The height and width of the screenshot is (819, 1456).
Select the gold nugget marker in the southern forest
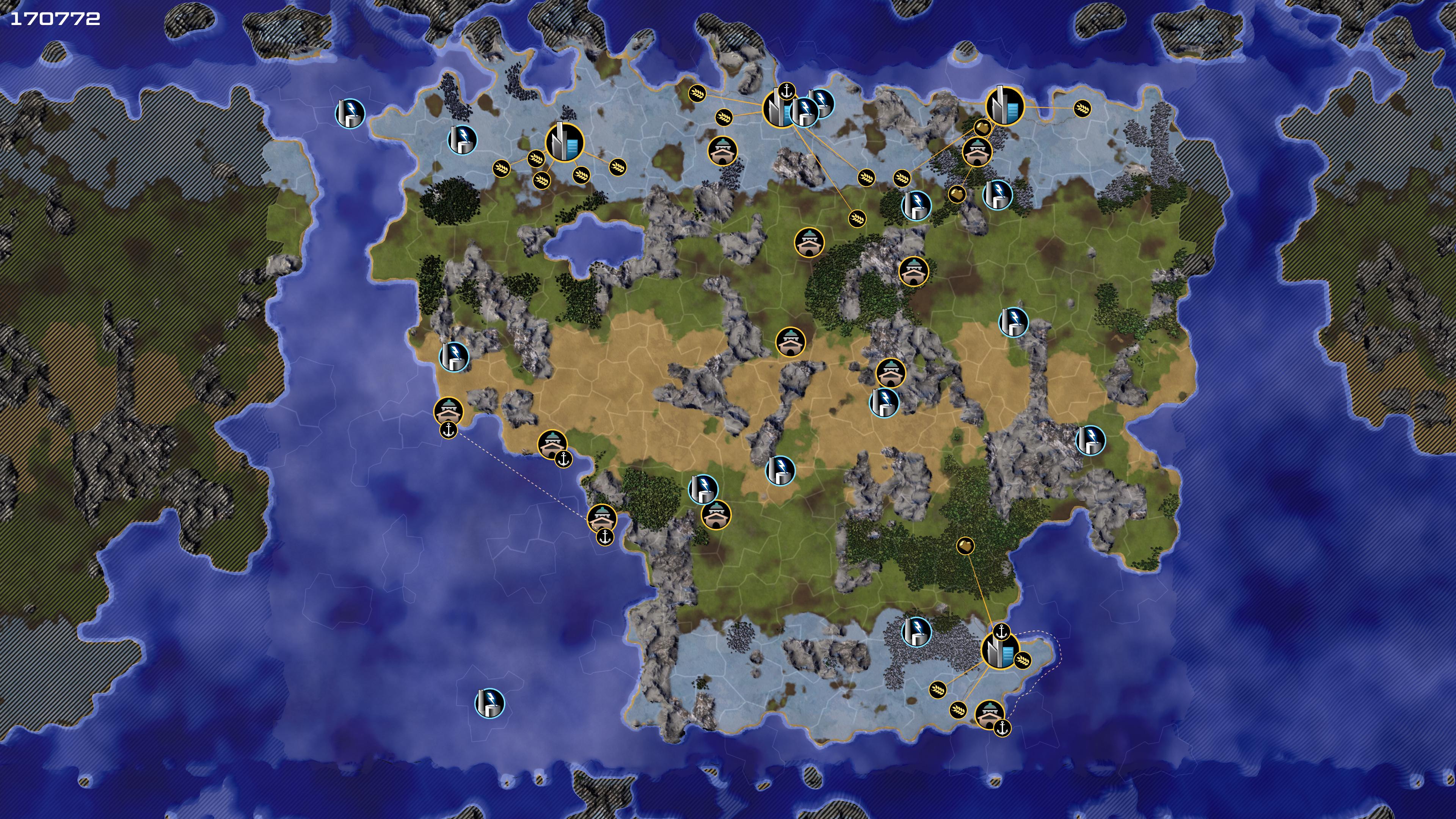965,546
